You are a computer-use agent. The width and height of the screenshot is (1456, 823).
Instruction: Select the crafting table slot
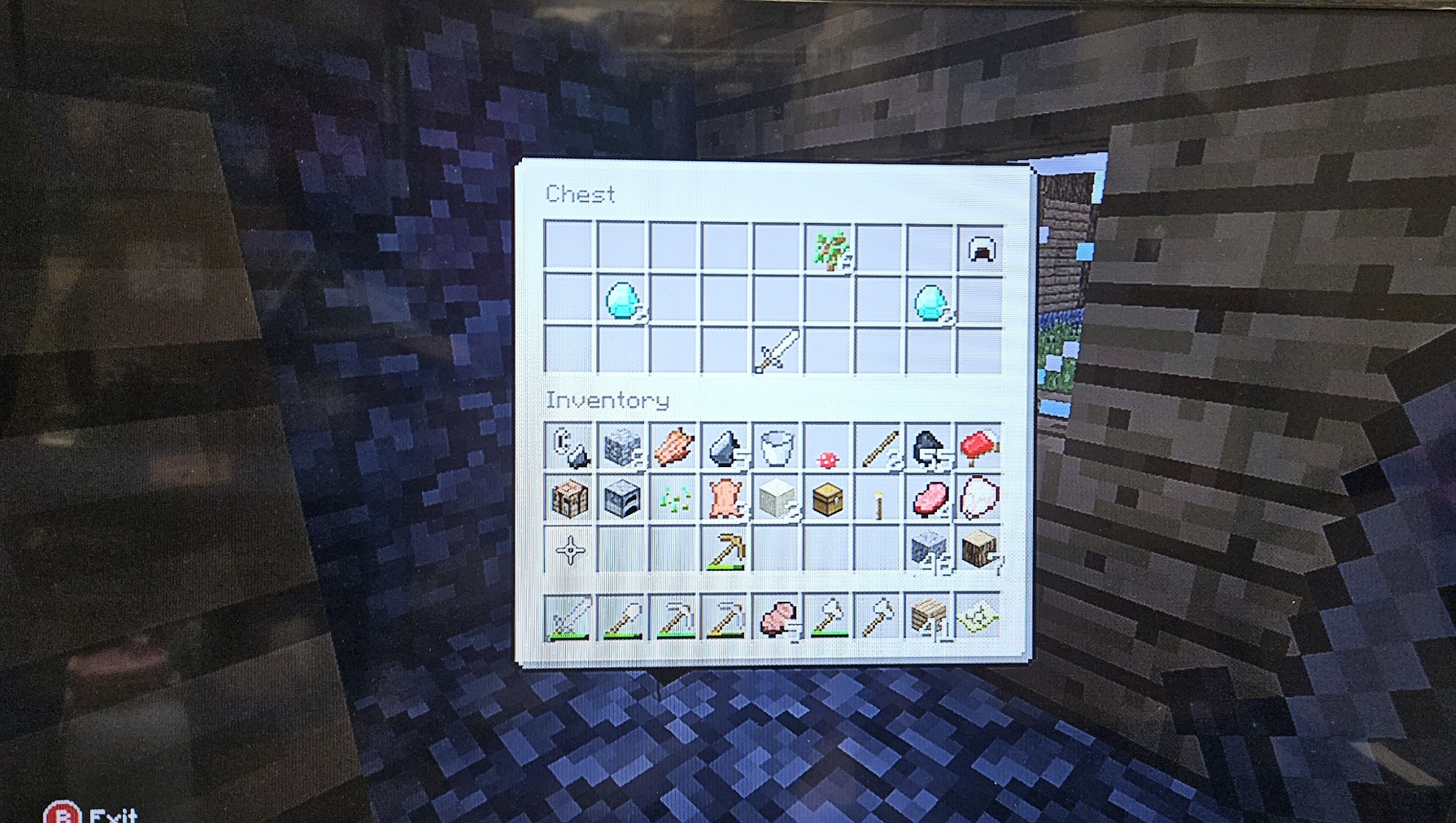pyautogui.click(x=569, y=498)
